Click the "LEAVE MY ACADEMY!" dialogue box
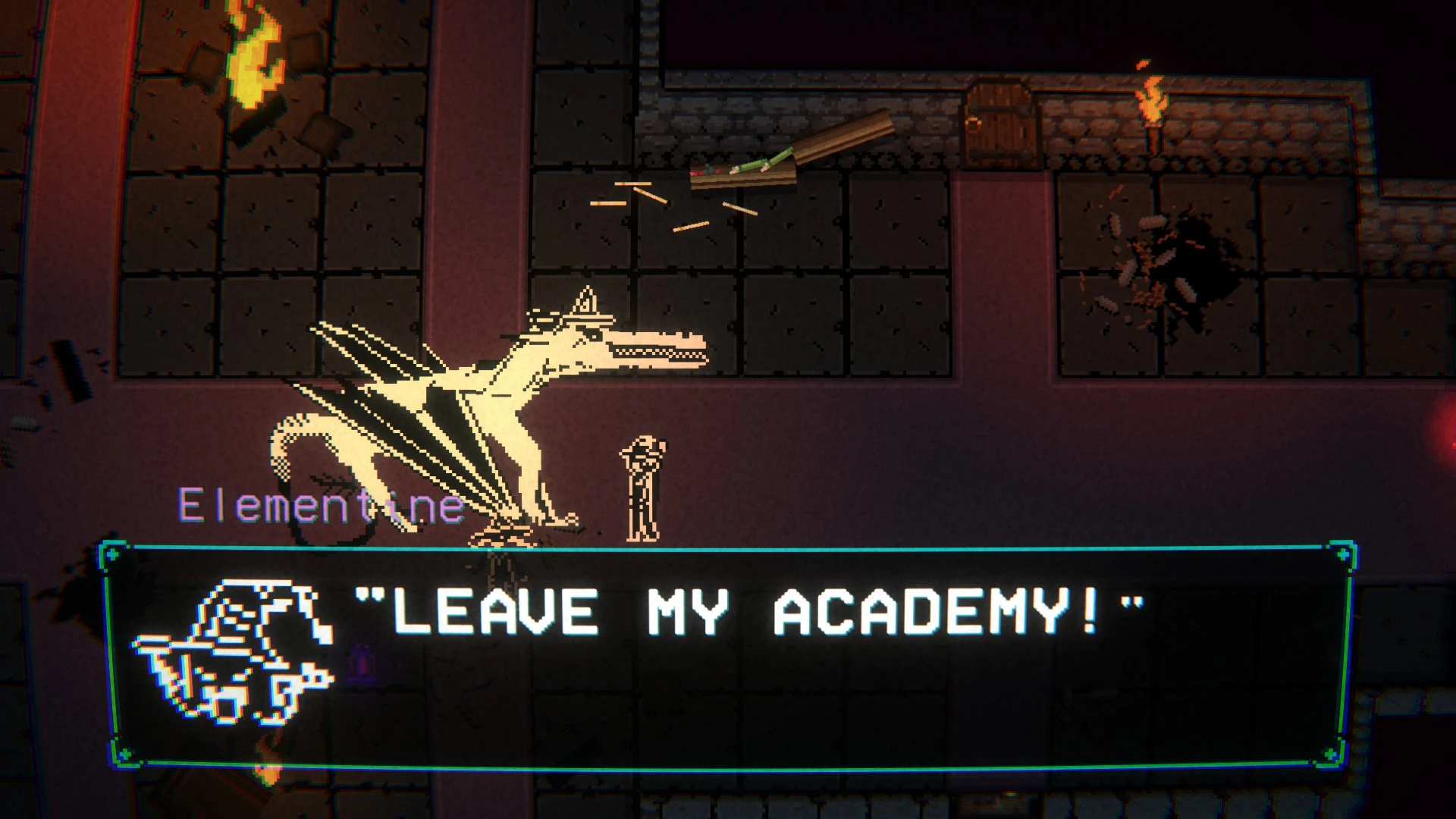This screenshot has height=819, width=1456. click(728, 656)
